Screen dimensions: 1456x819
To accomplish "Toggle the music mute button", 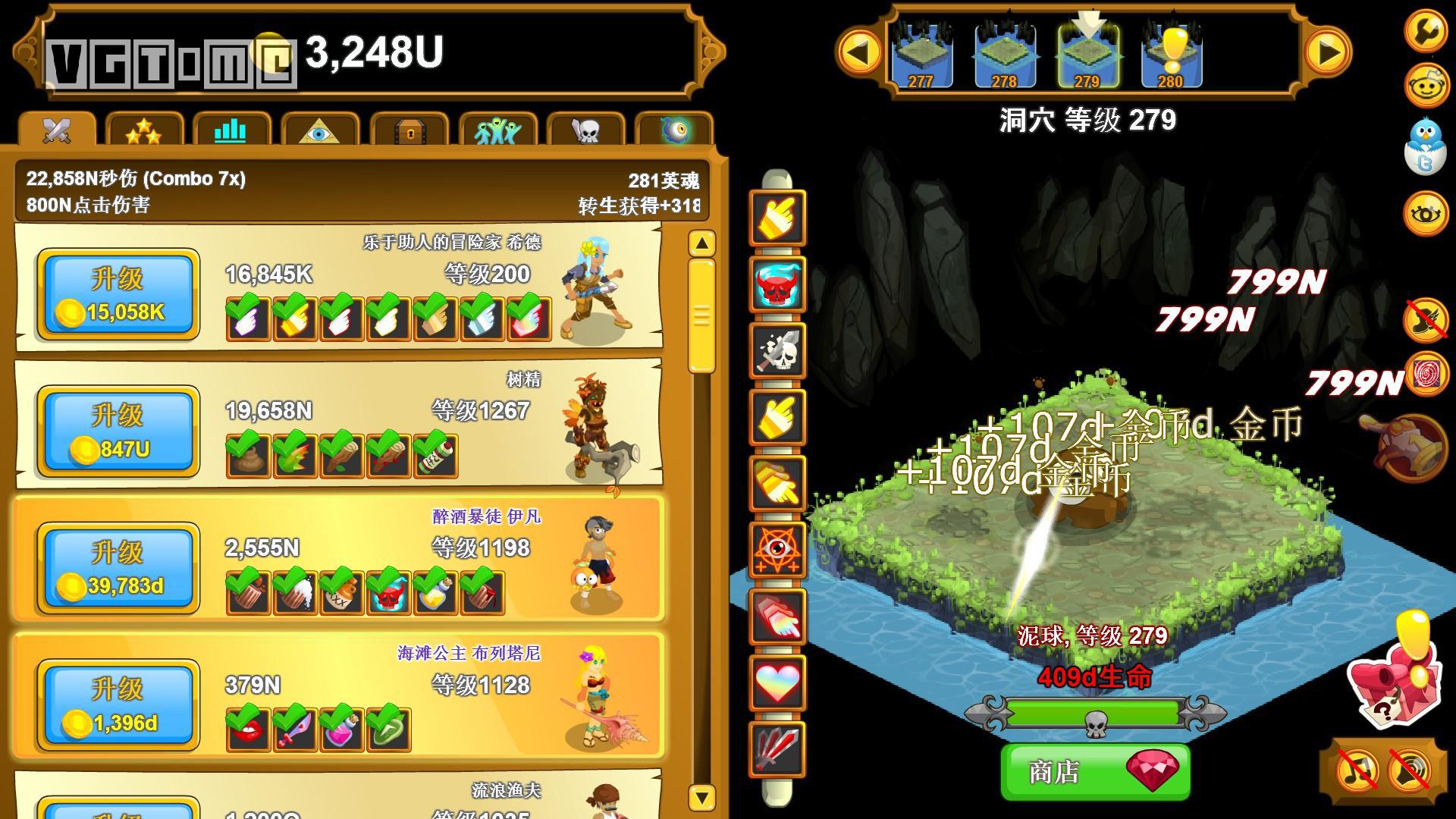I will (x=1357, y=771).
